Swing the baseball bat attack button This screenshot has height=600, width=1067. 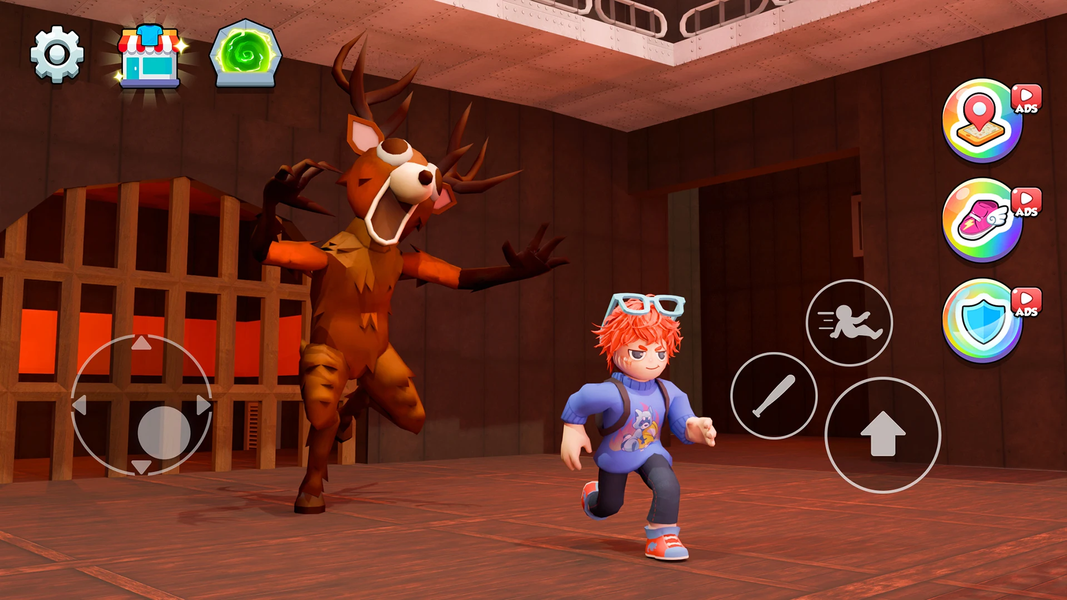tap(774, 396)
